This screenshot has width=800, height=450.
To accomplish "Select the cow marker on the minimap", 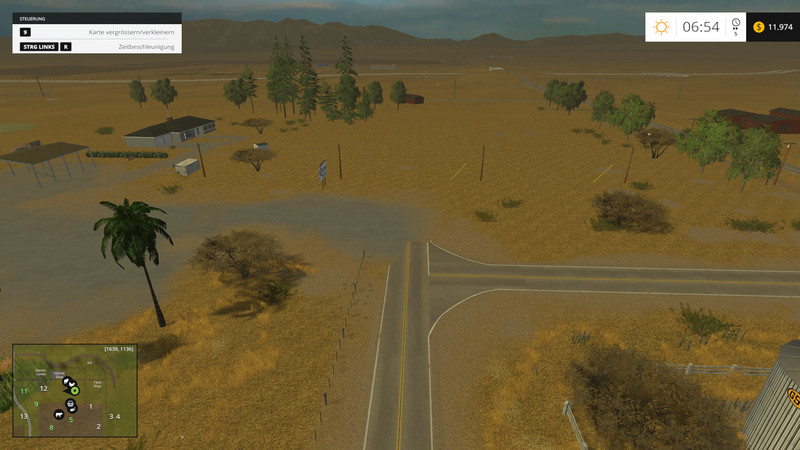I will coord(59,413).
